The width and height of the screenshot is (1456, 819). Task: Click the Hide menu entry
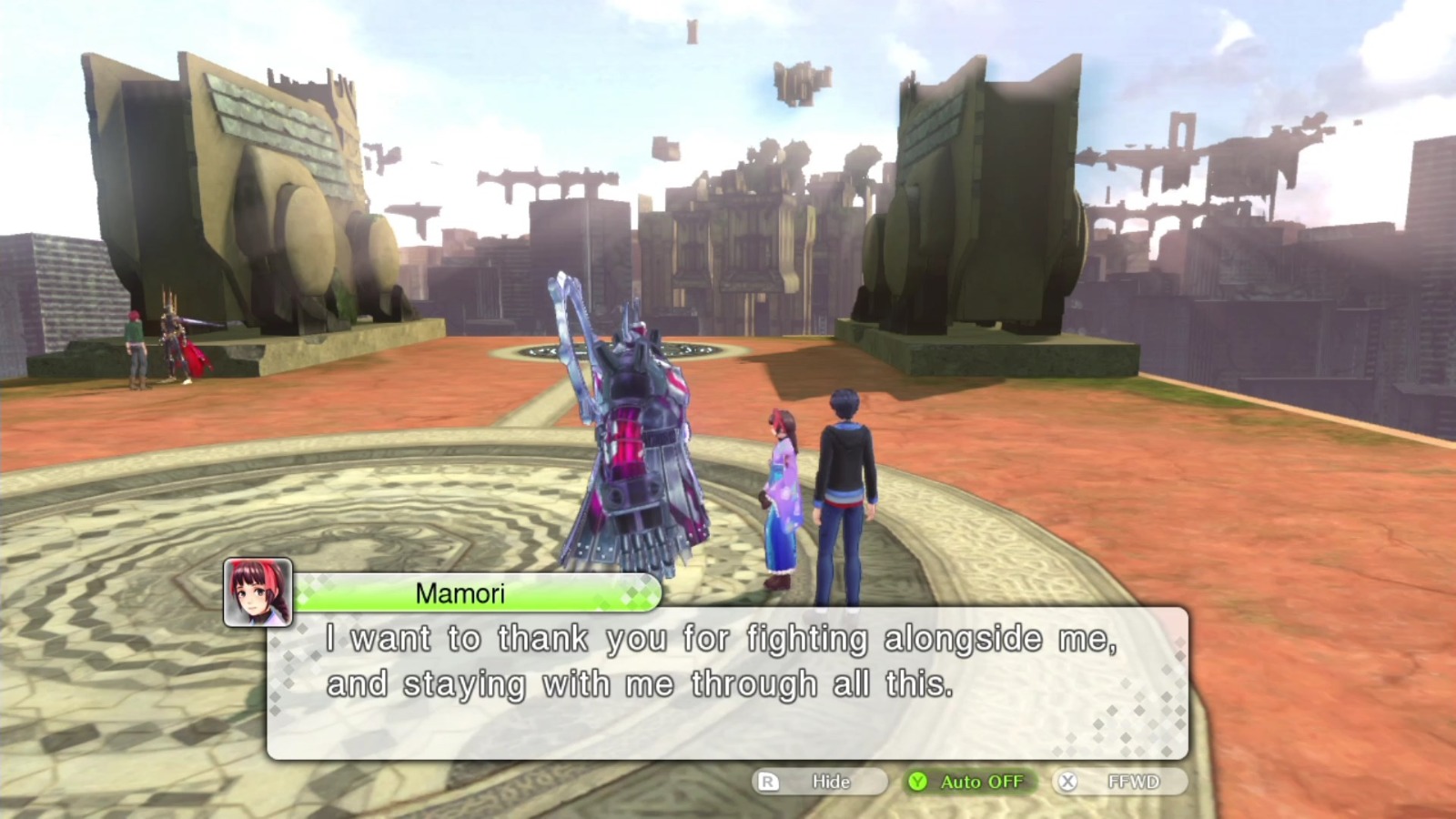[830, 781]
